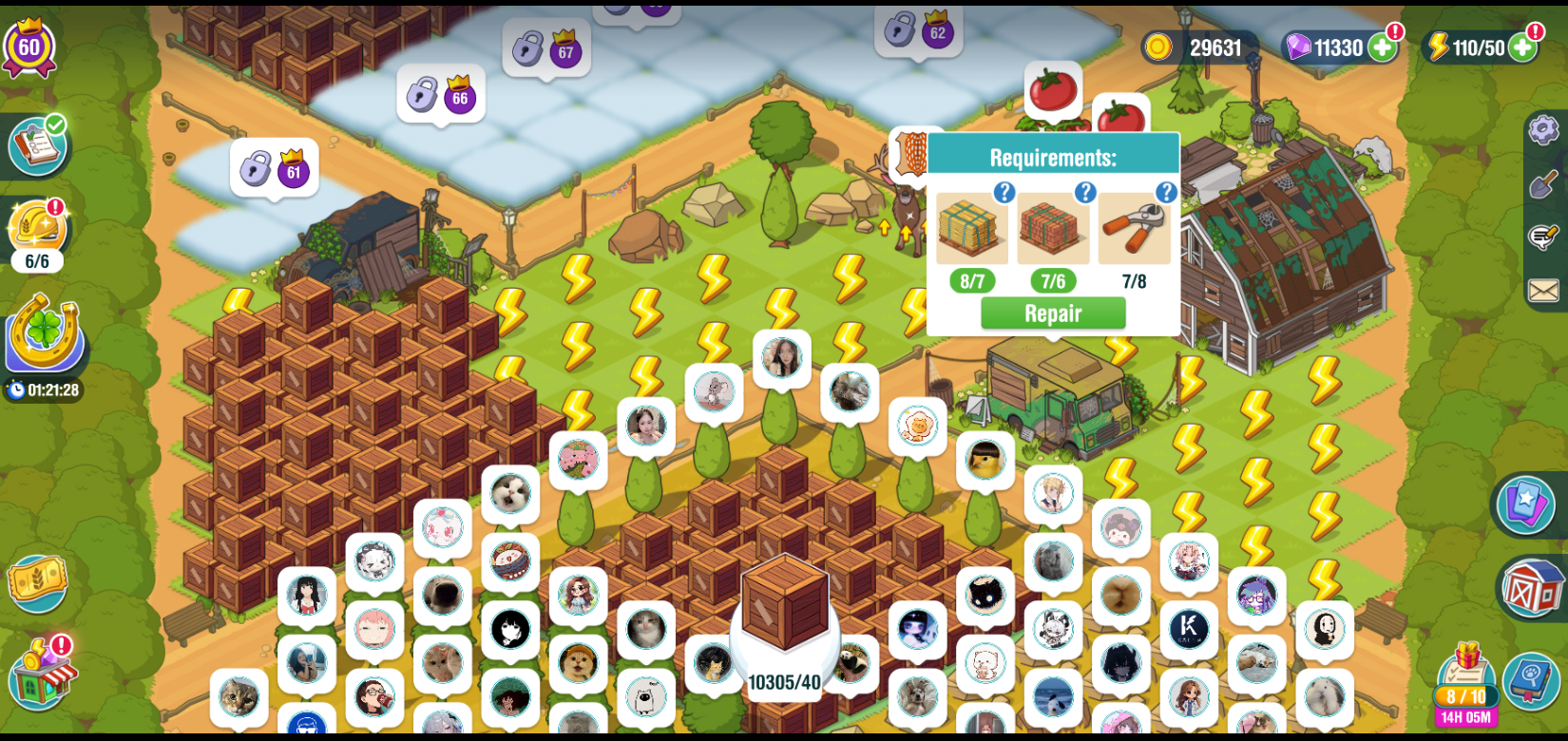This screenshot has height=741, width=1568.
Task: Show info for the pliers requirement
Action: pos(1165,194)
